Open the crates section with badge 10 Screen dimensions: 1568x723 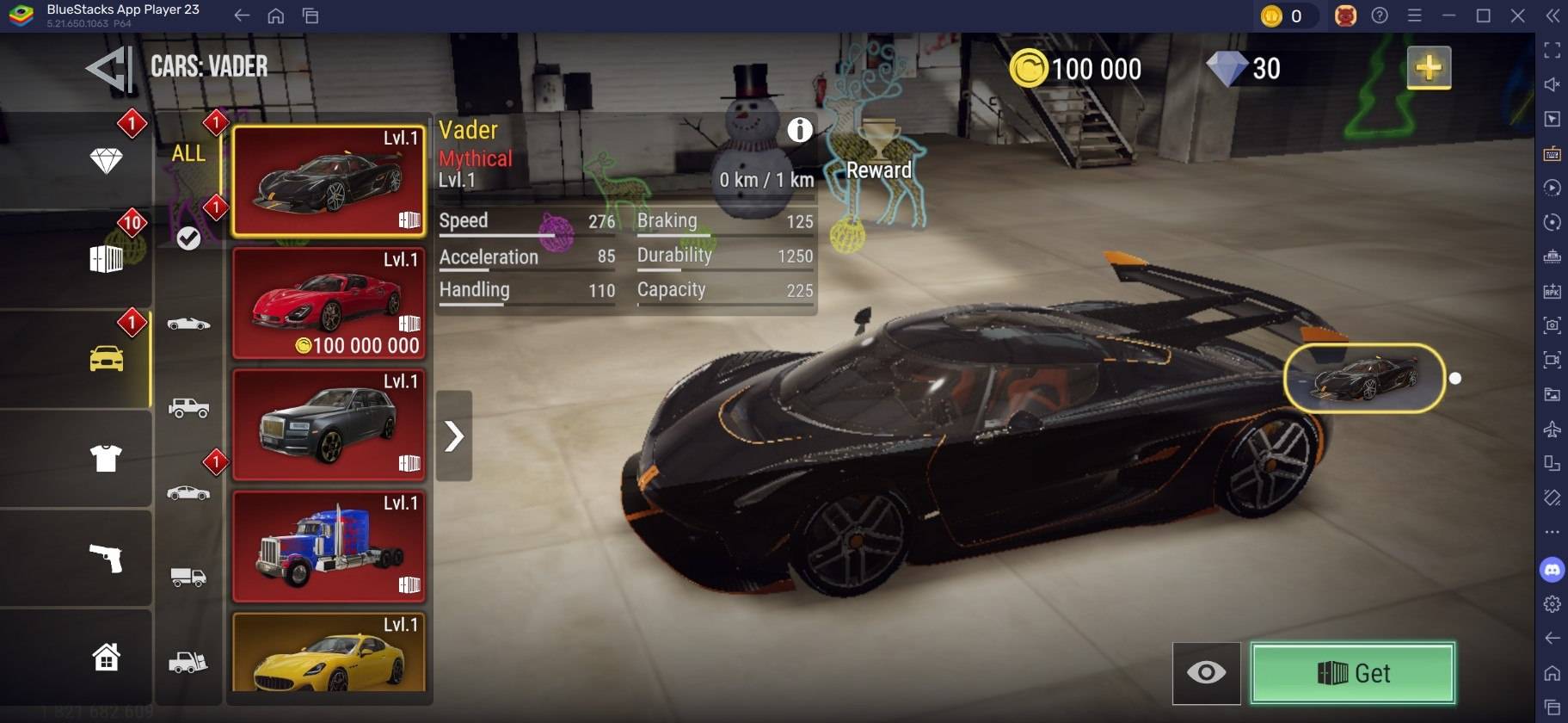105,258
